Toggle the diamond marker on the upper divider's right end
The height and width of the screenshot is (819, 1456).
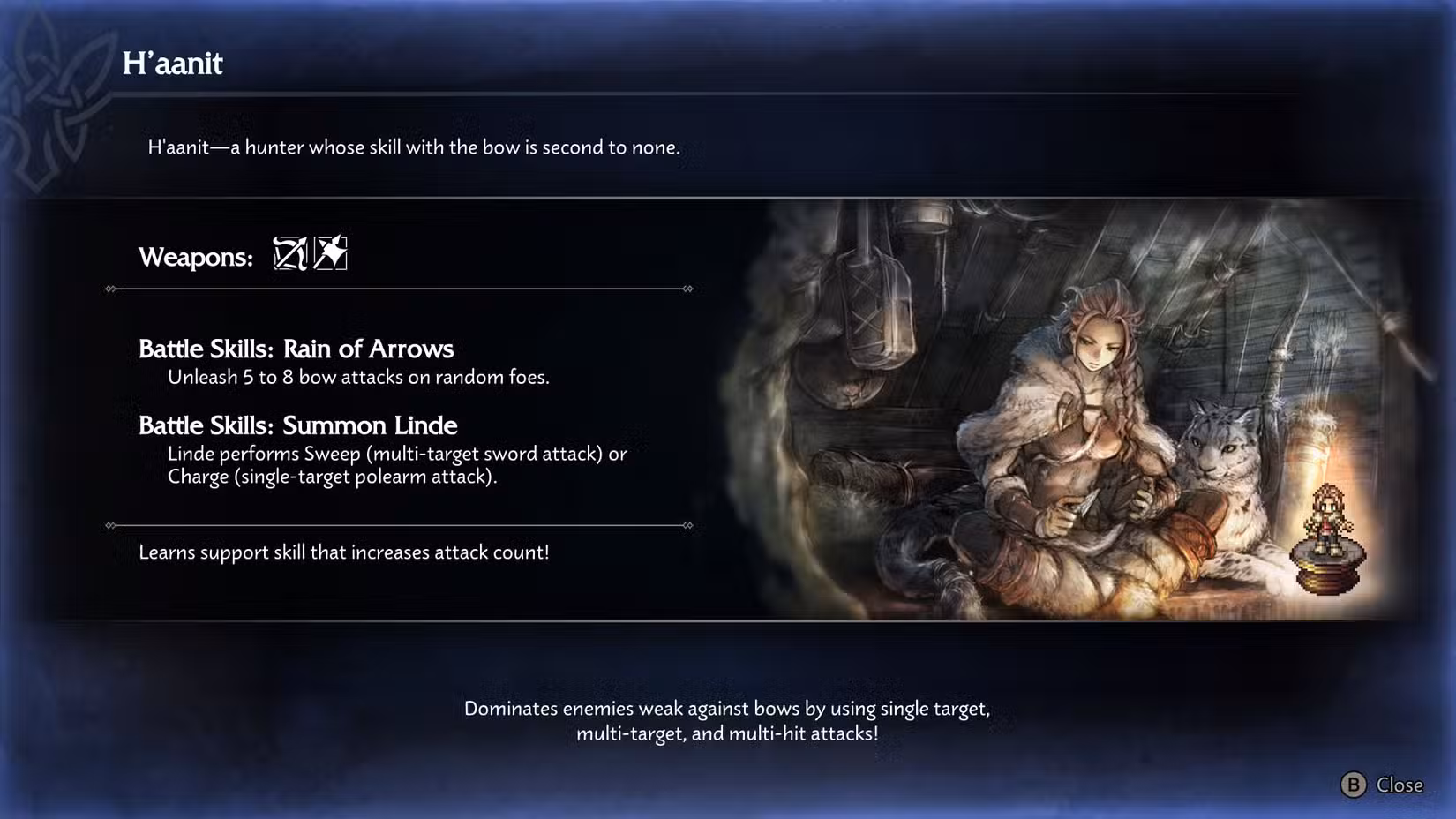(687, 288)
